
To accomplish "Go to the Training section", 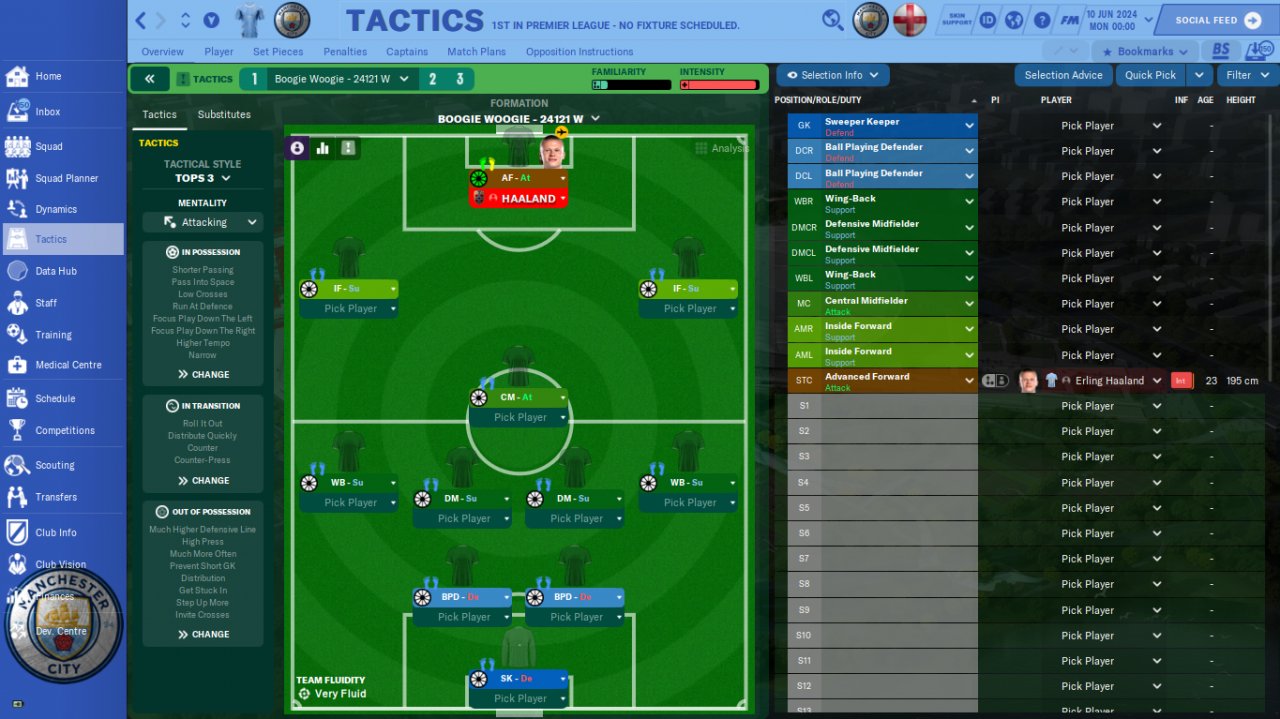I will pos(53,335).
